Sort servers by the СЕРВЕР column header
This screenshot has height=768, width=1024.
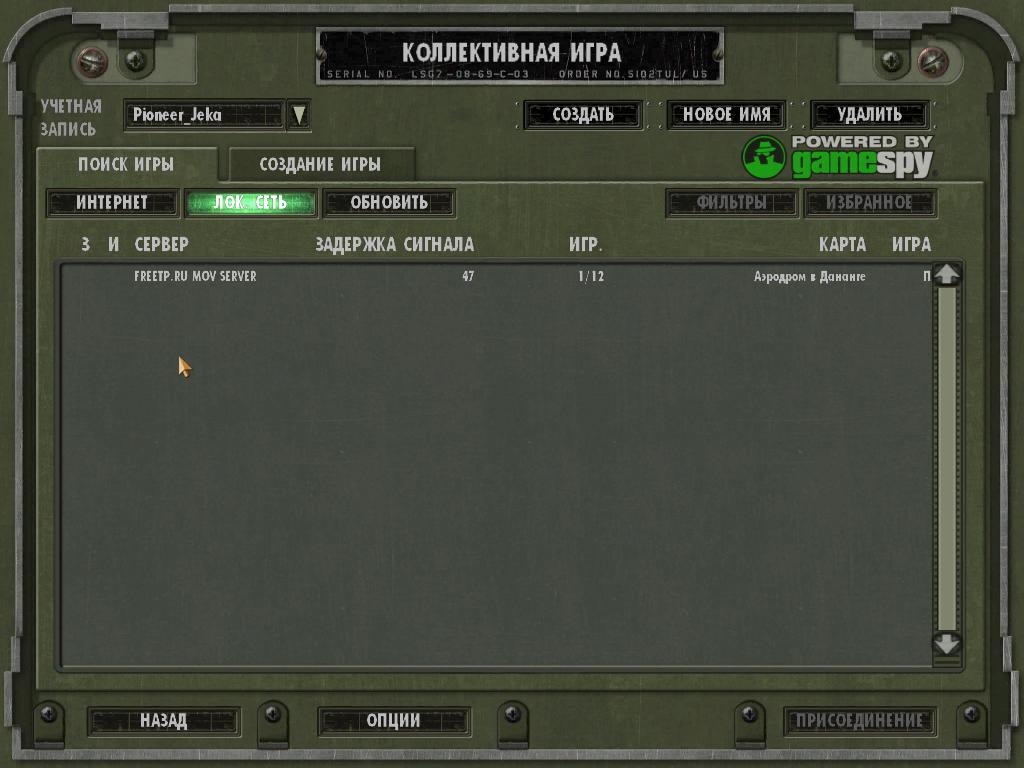click(x=161, y=244)
